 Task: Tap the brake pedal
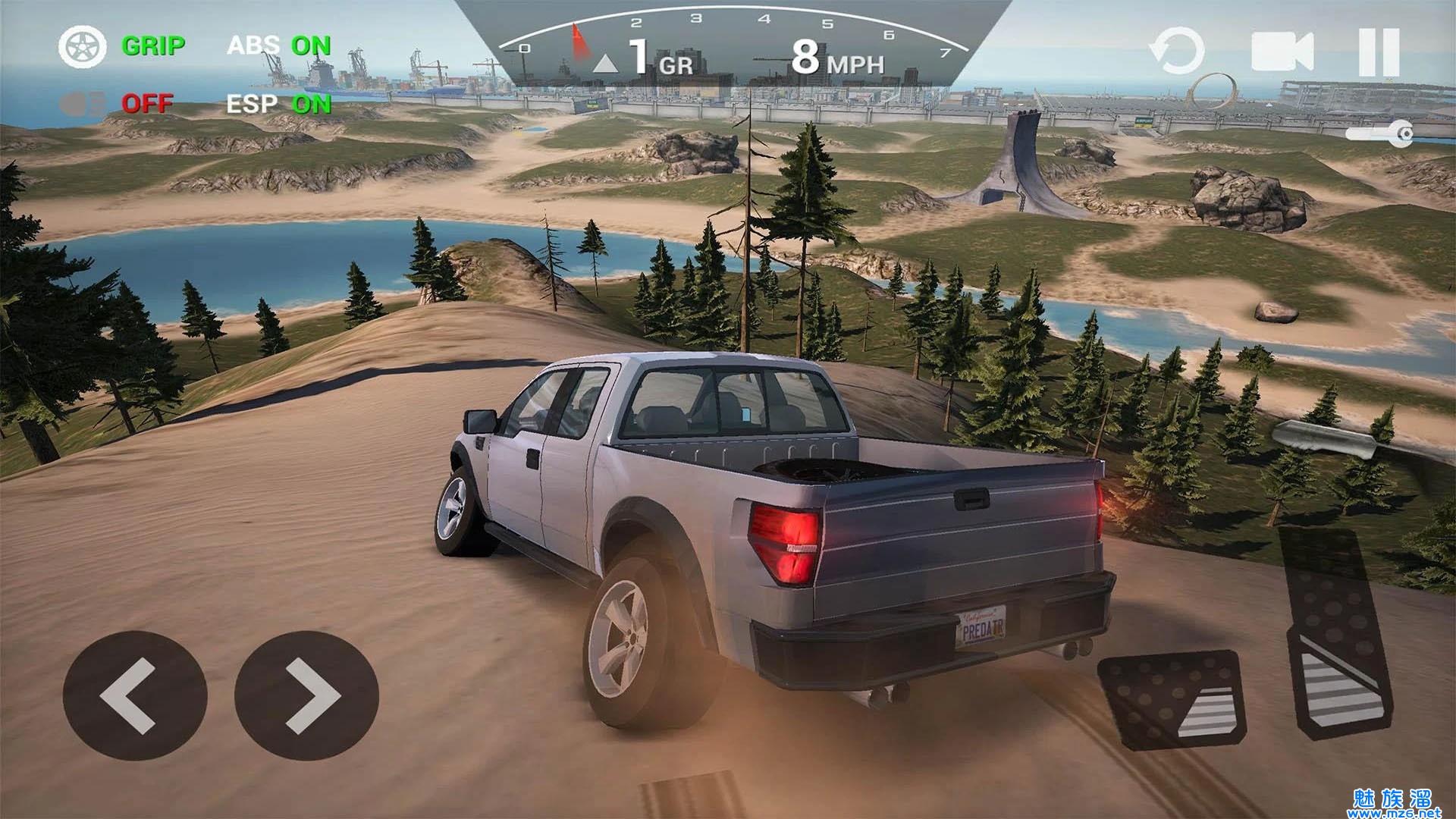click(1172, 699)
